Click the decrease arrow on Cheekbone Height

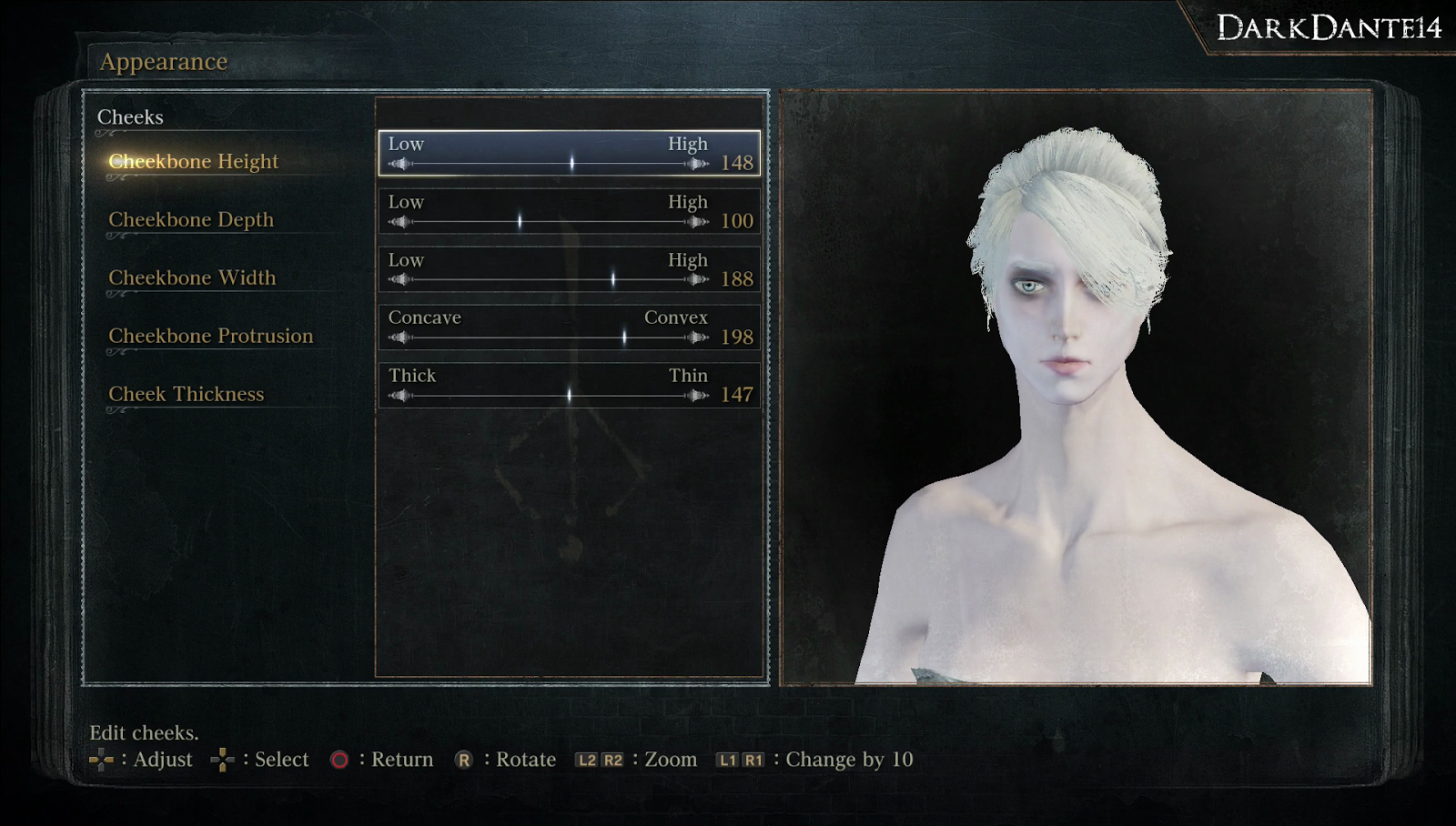(399, 164)
